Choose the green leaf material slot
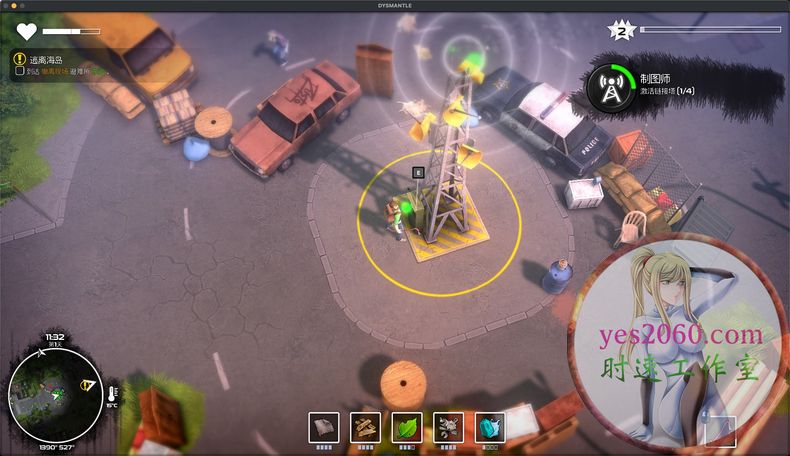The image size is (790, 456). tap(406, 427)
